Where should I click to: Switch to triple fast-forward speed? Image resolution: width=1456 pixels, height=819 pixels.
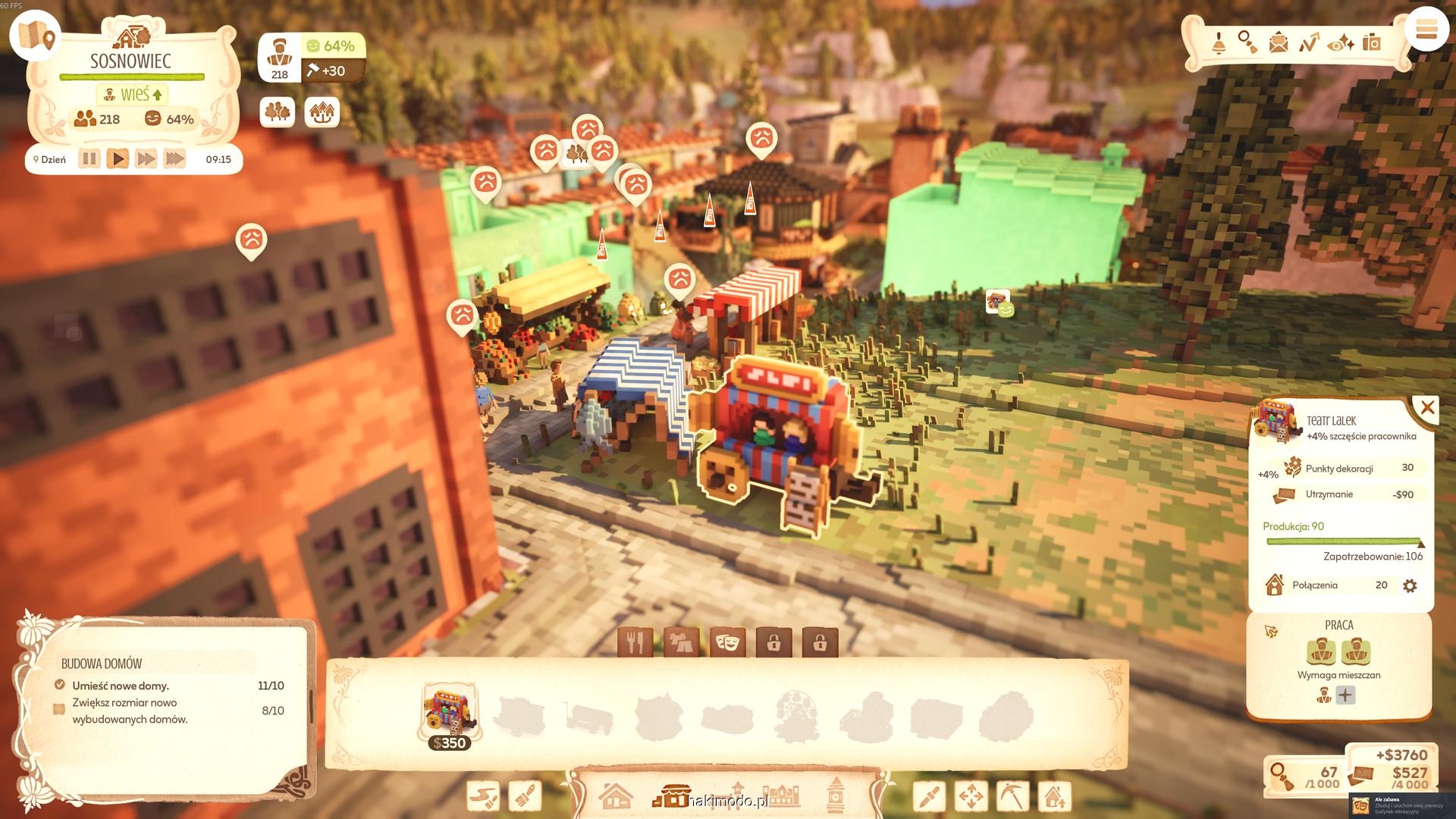pos(174,159)
